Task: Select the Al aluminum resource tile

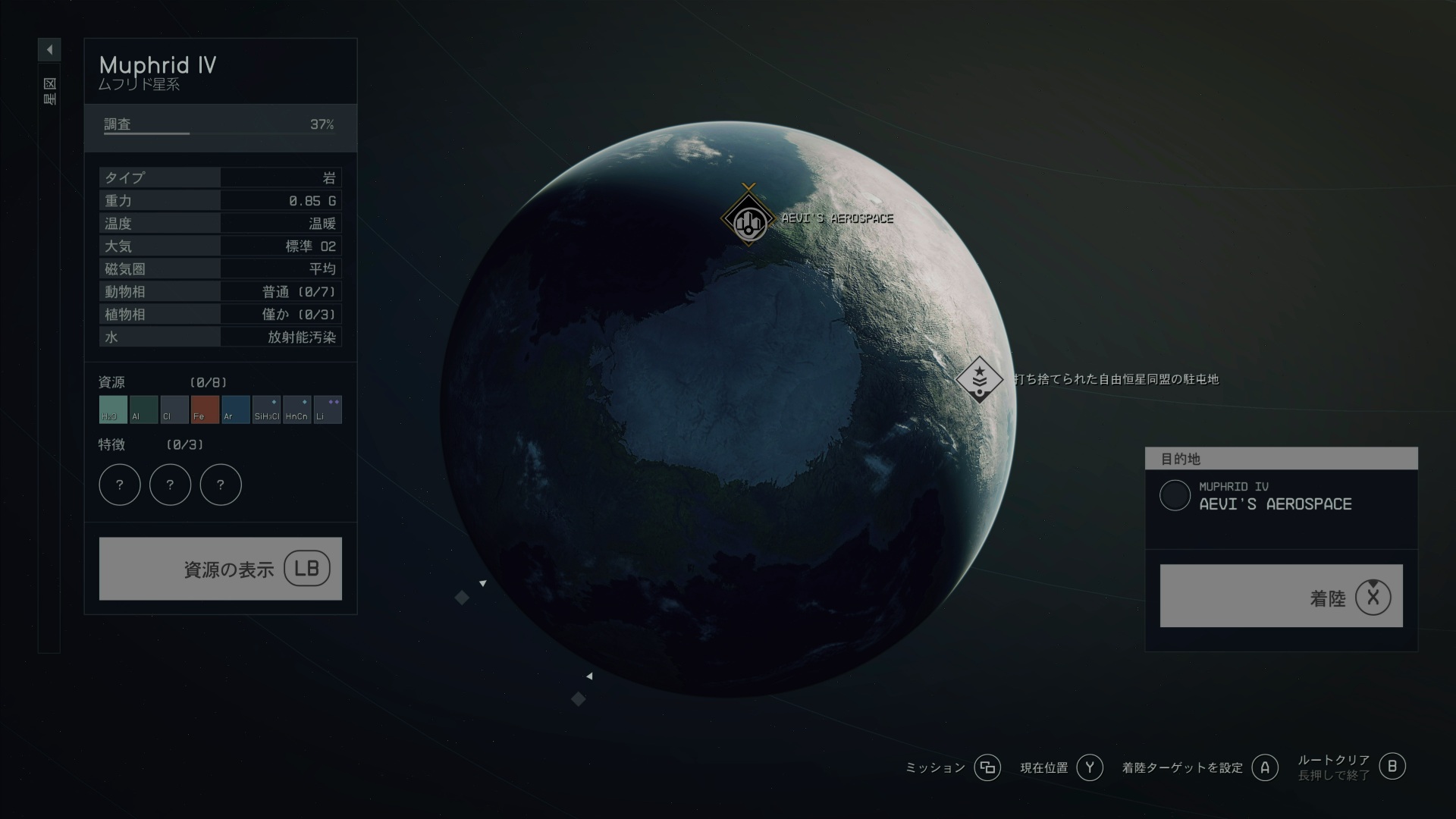Action: pos(144,409)
